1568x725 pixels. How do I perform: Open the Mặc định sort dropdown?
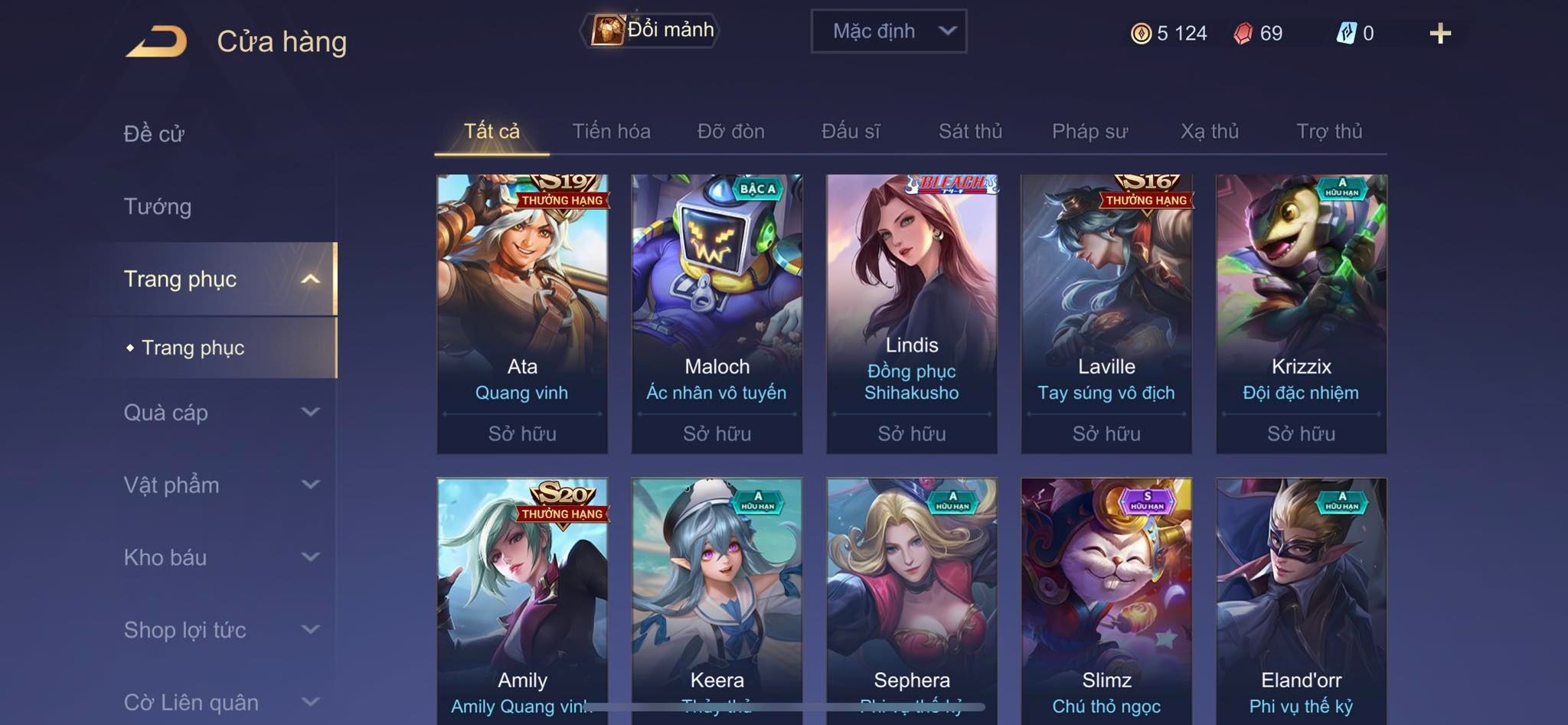(x=888, y=31)
